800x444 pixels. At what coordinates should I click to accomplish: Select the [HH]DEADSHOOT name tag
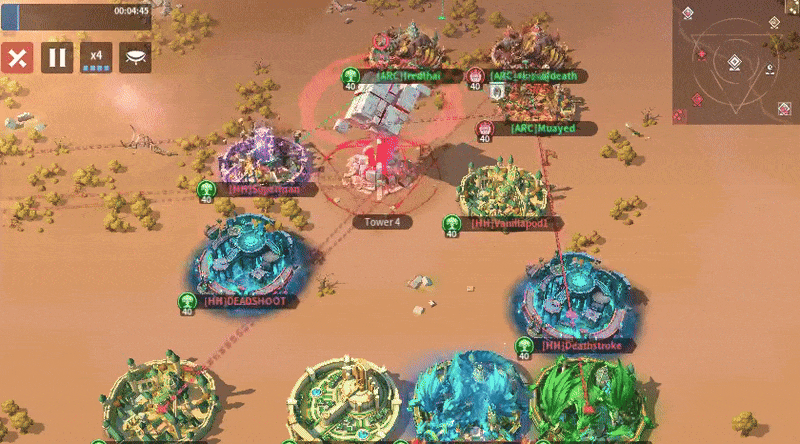click(244, 301)
